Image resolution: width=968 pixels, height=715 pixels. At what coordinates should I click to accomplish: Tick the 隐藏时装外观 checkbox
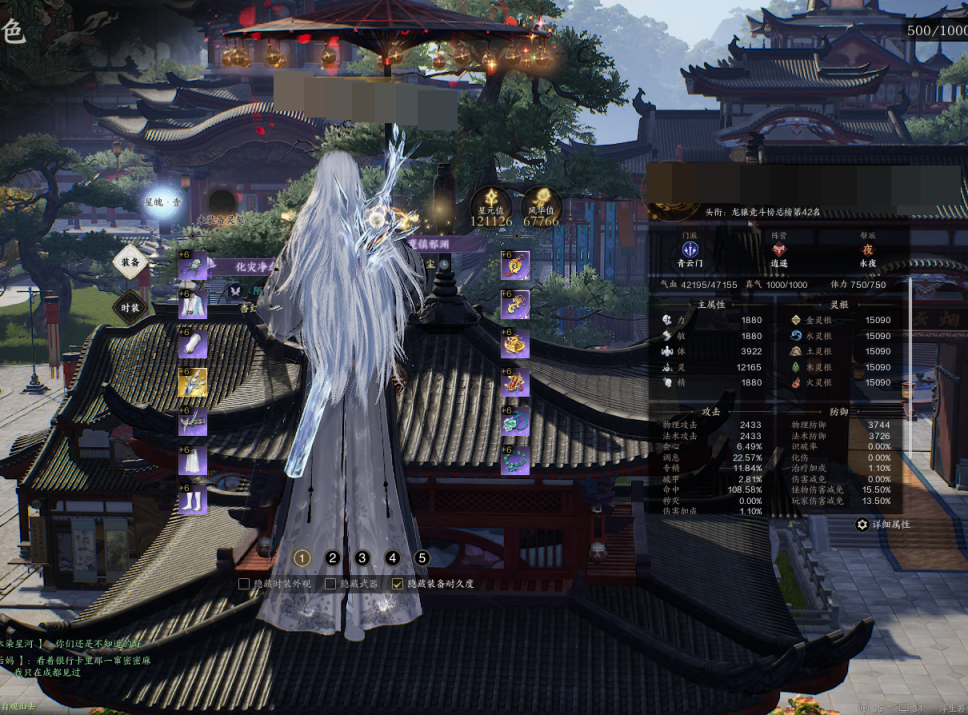click(244, 583)
